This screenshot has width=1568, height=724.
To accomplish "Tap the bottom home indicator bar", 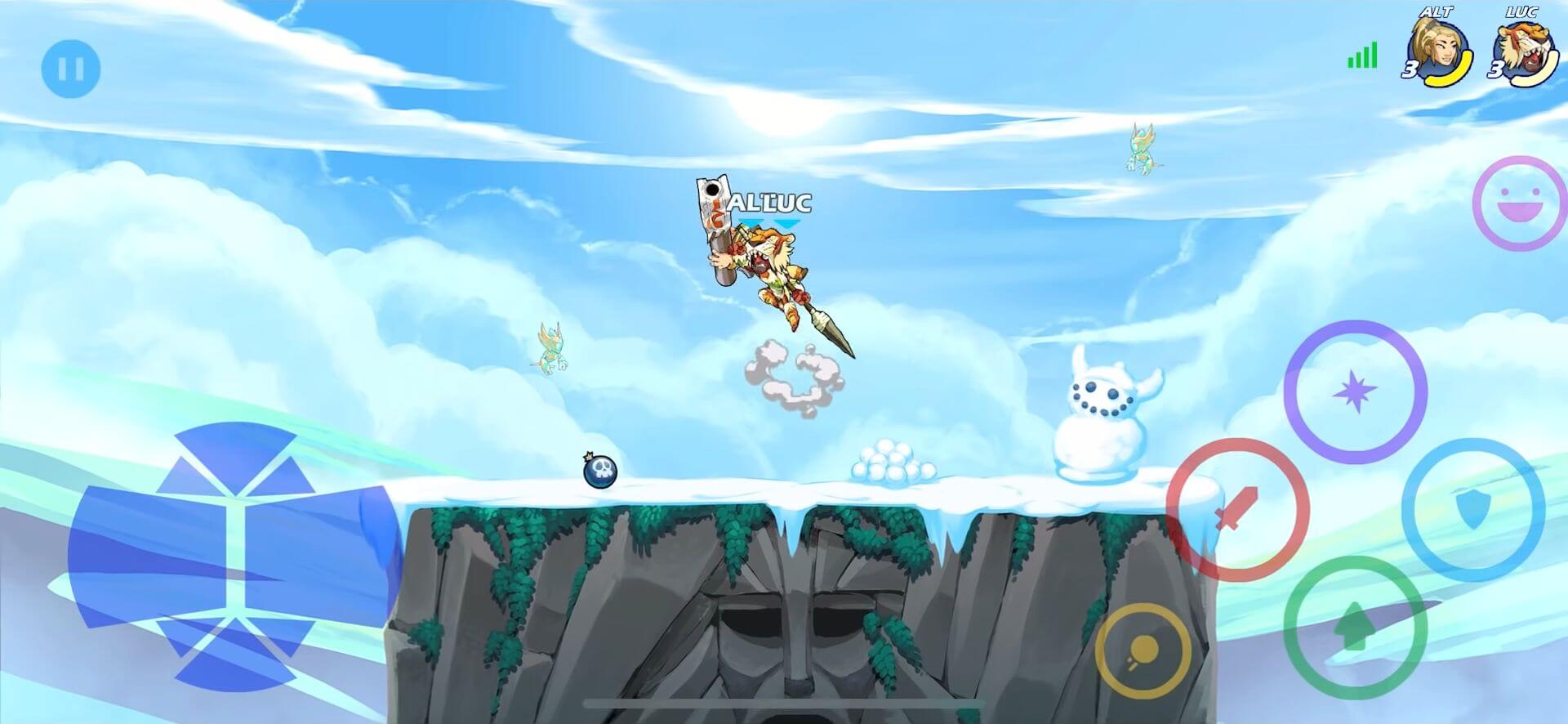I will click(x=784, y=703).
